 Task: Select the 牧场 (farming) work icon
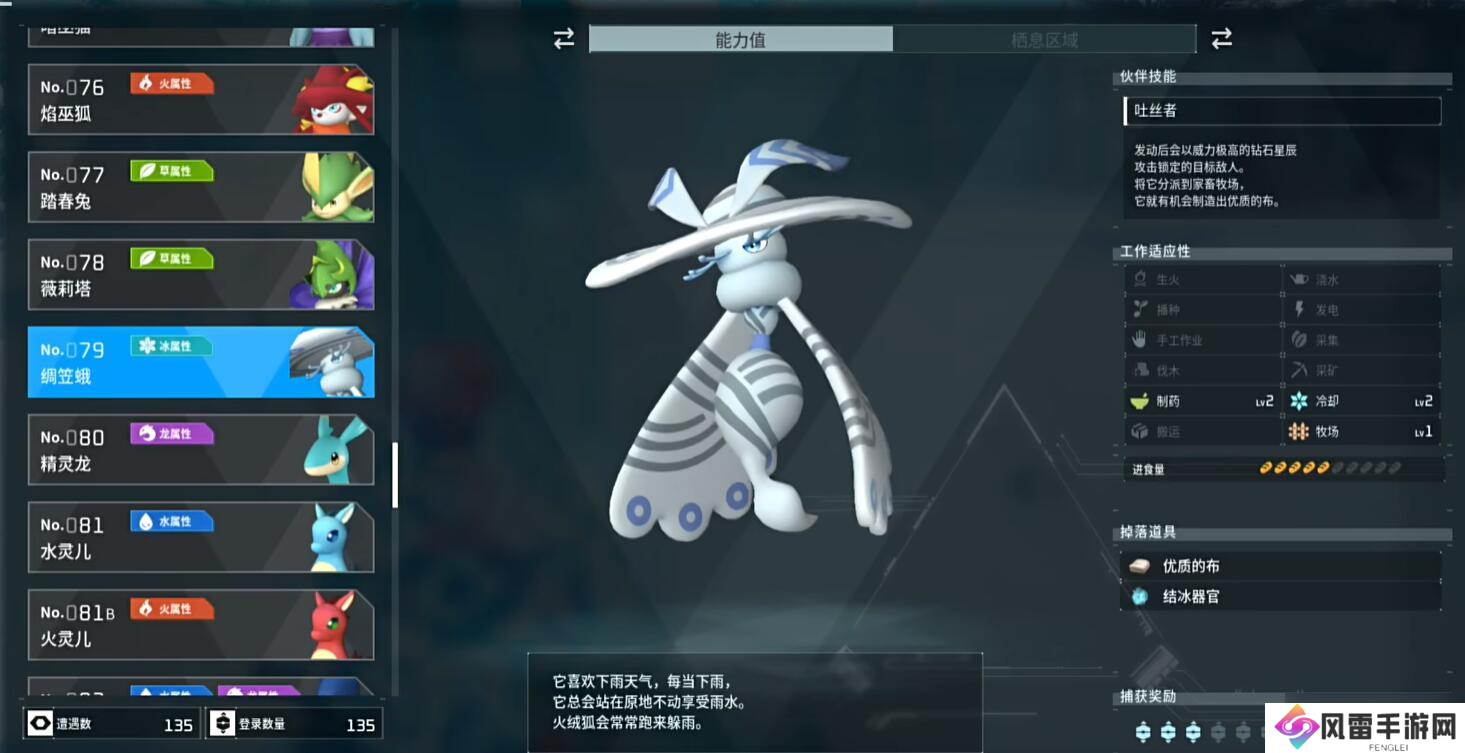click(x=1298, y=432)
